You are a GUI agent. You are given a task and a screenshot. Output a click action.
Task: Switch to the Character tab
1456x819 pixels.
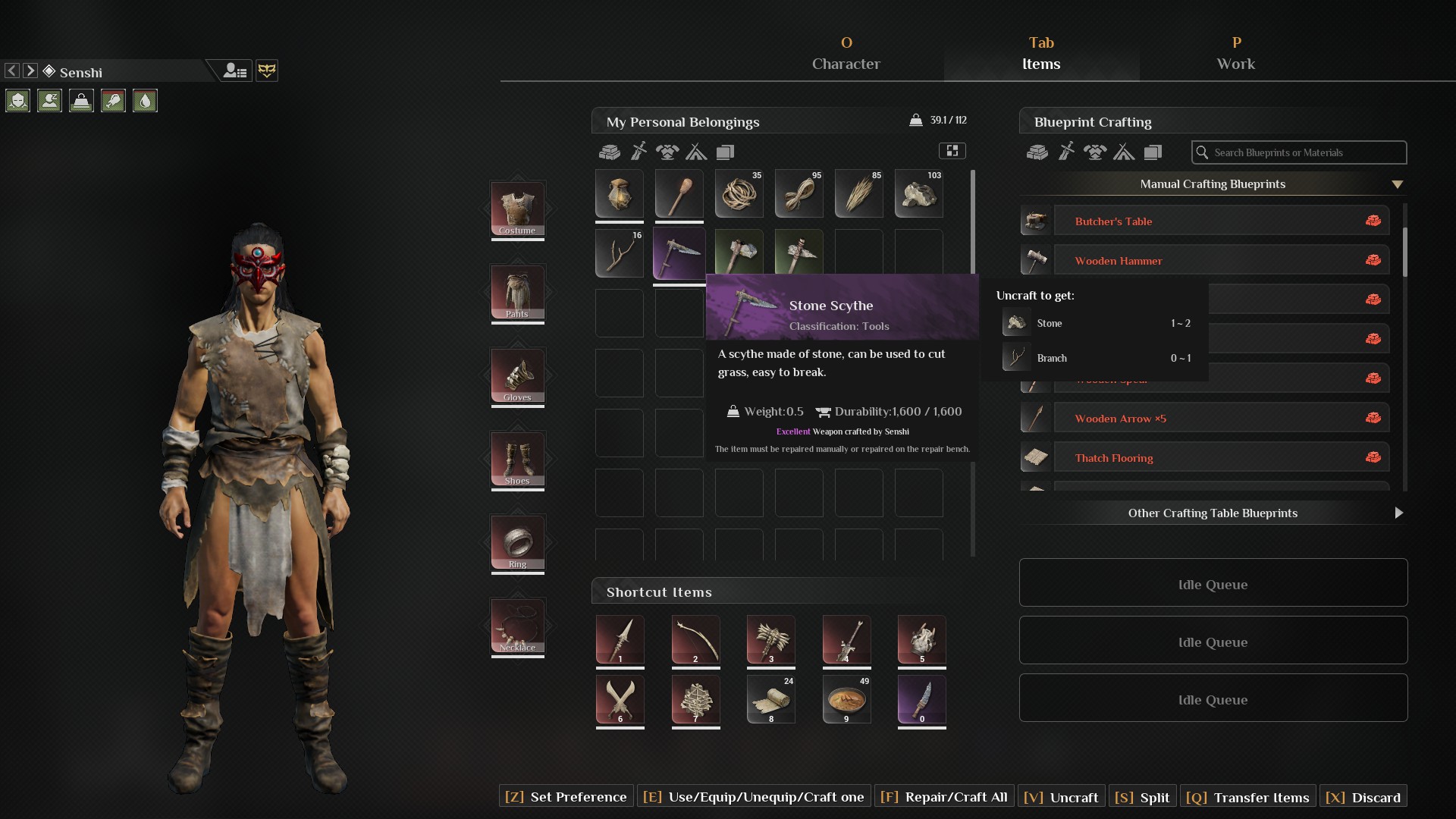(x=846, y=54)
